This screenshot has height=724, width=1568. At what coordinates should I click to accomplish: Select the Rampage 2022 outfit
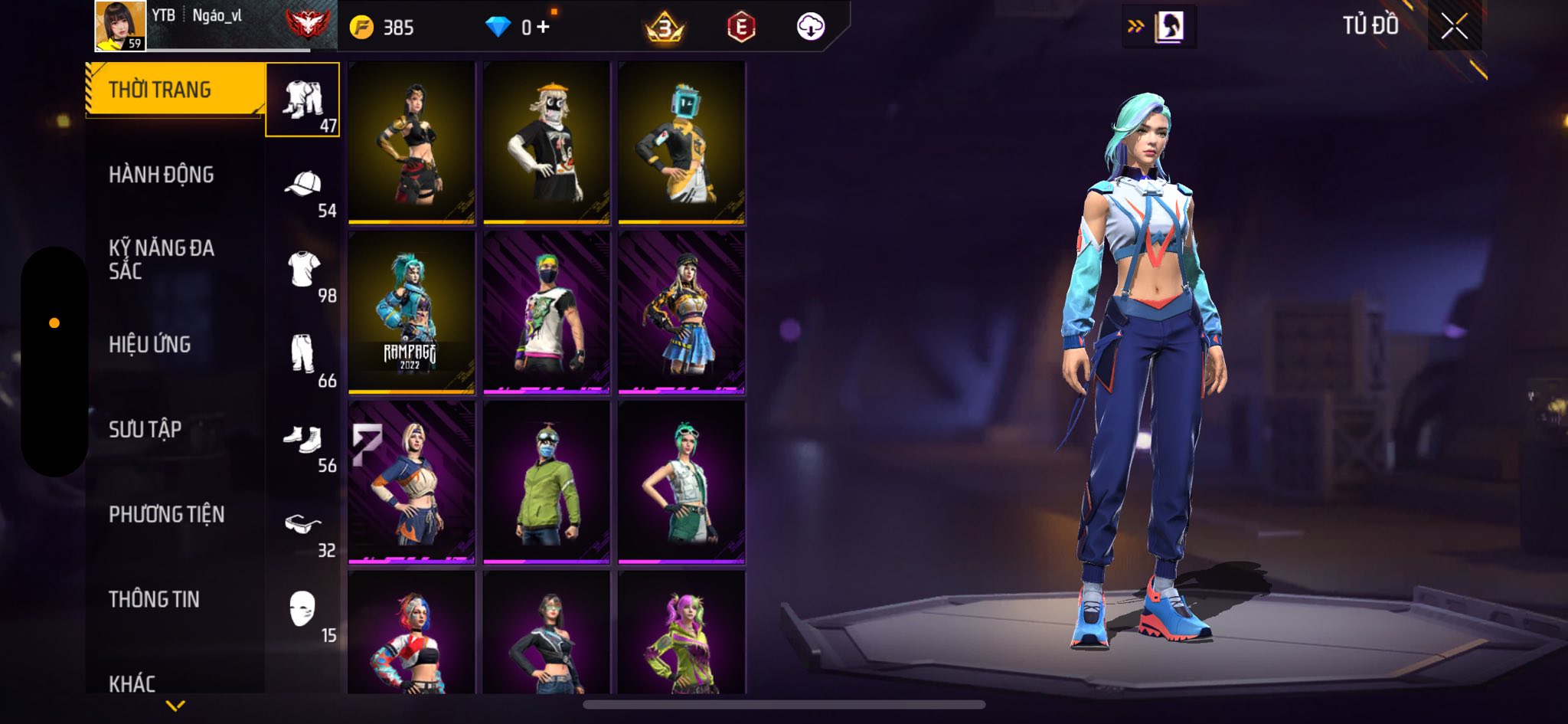click(x=411, y=313)
